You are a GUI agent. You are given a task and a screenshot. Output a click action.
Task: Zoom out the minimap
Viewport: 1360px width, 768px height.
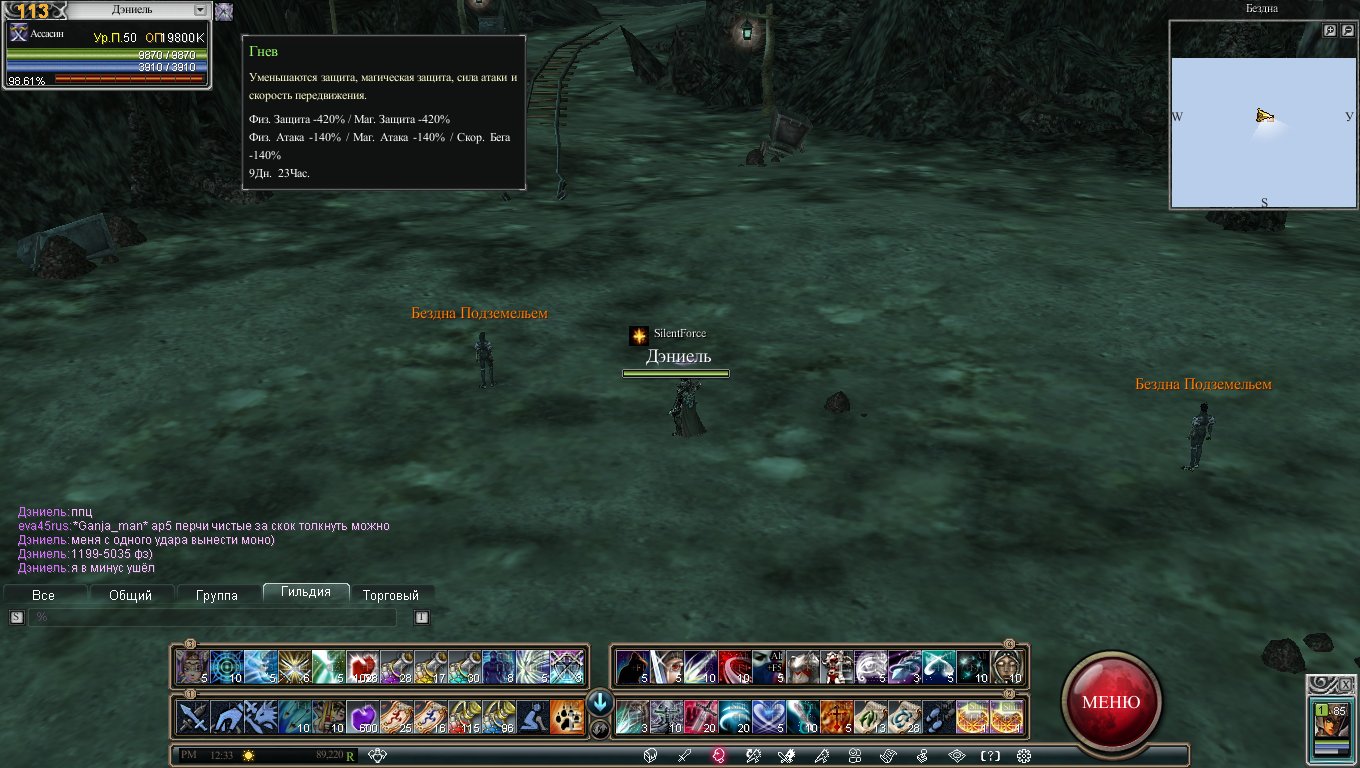pyautogui.click(x=1346, y=31)
